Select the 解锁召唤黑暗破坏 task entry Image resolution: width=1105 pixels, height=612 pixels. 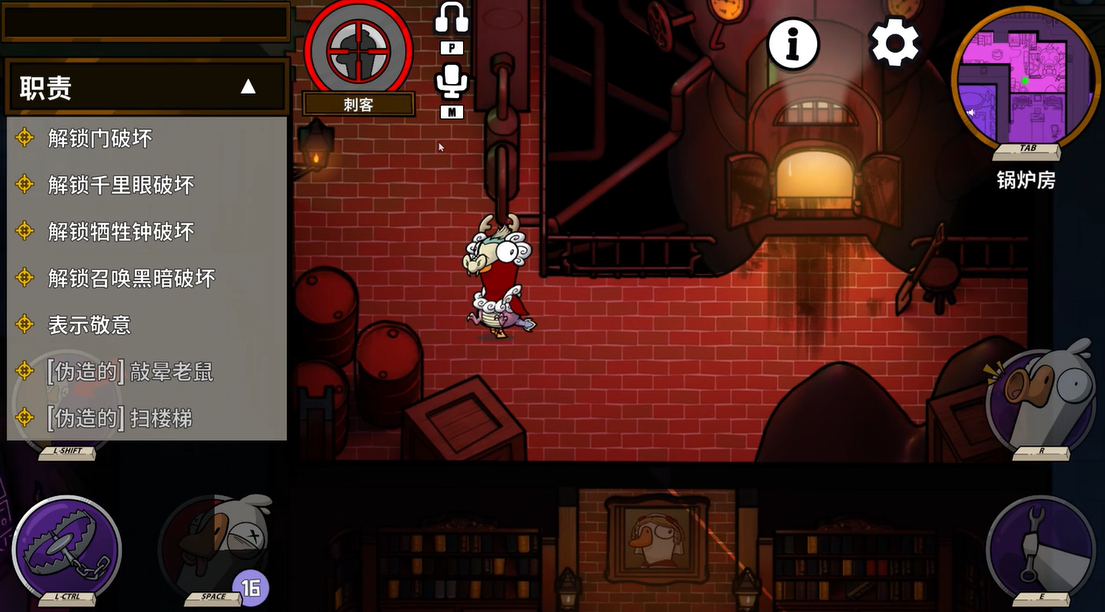pos(131,278)
